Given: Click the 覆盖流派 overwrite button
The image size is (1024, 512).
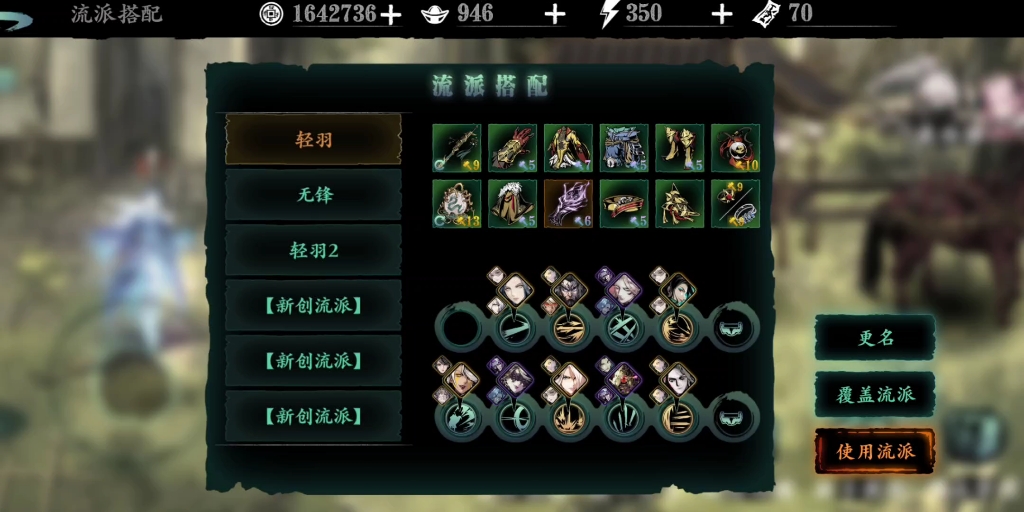Looking at the screenshot, I should [875, 394].
